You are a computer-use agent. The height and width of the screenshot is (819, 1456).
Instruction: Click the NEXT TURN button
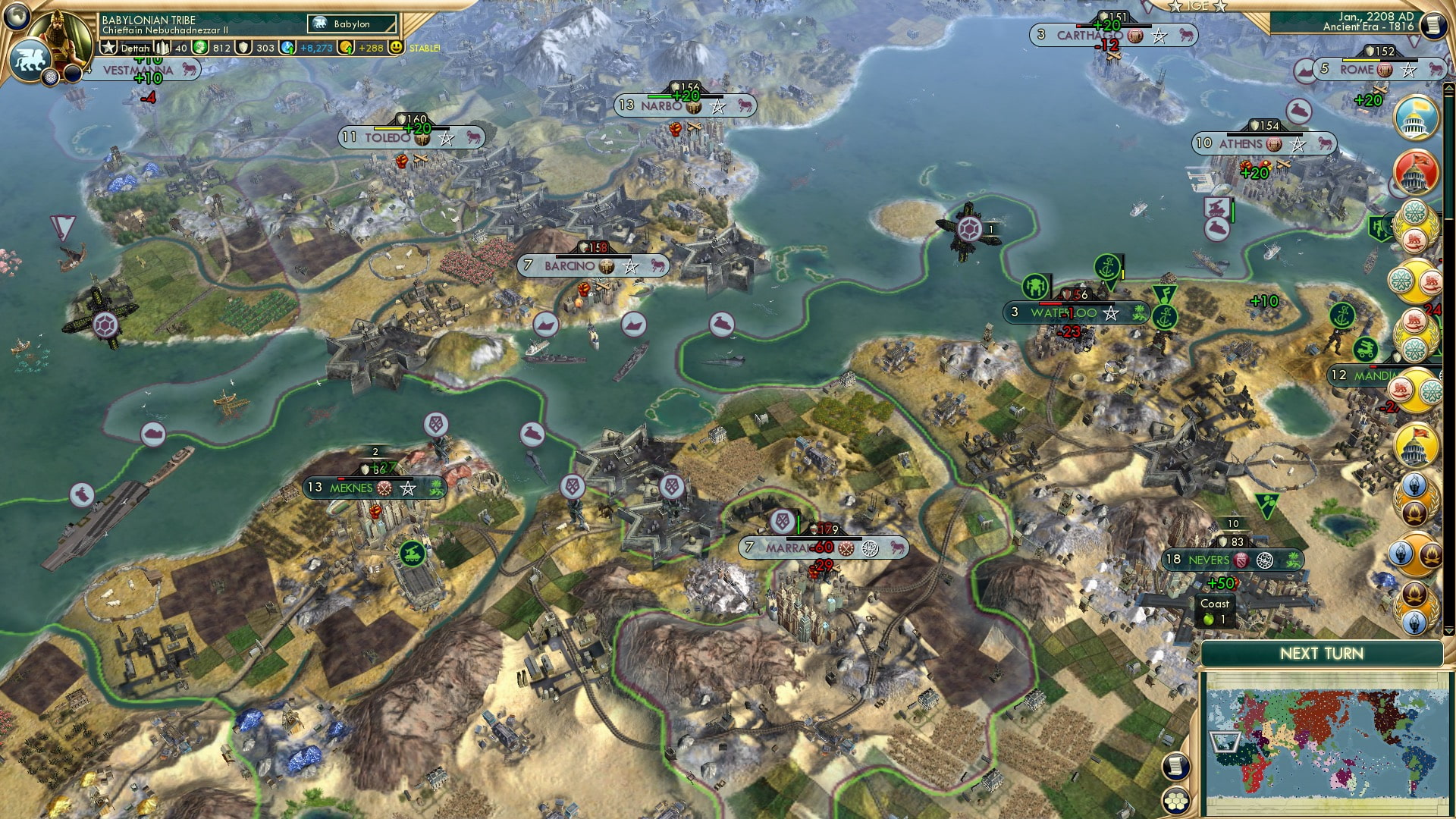tap(1321, 654)
